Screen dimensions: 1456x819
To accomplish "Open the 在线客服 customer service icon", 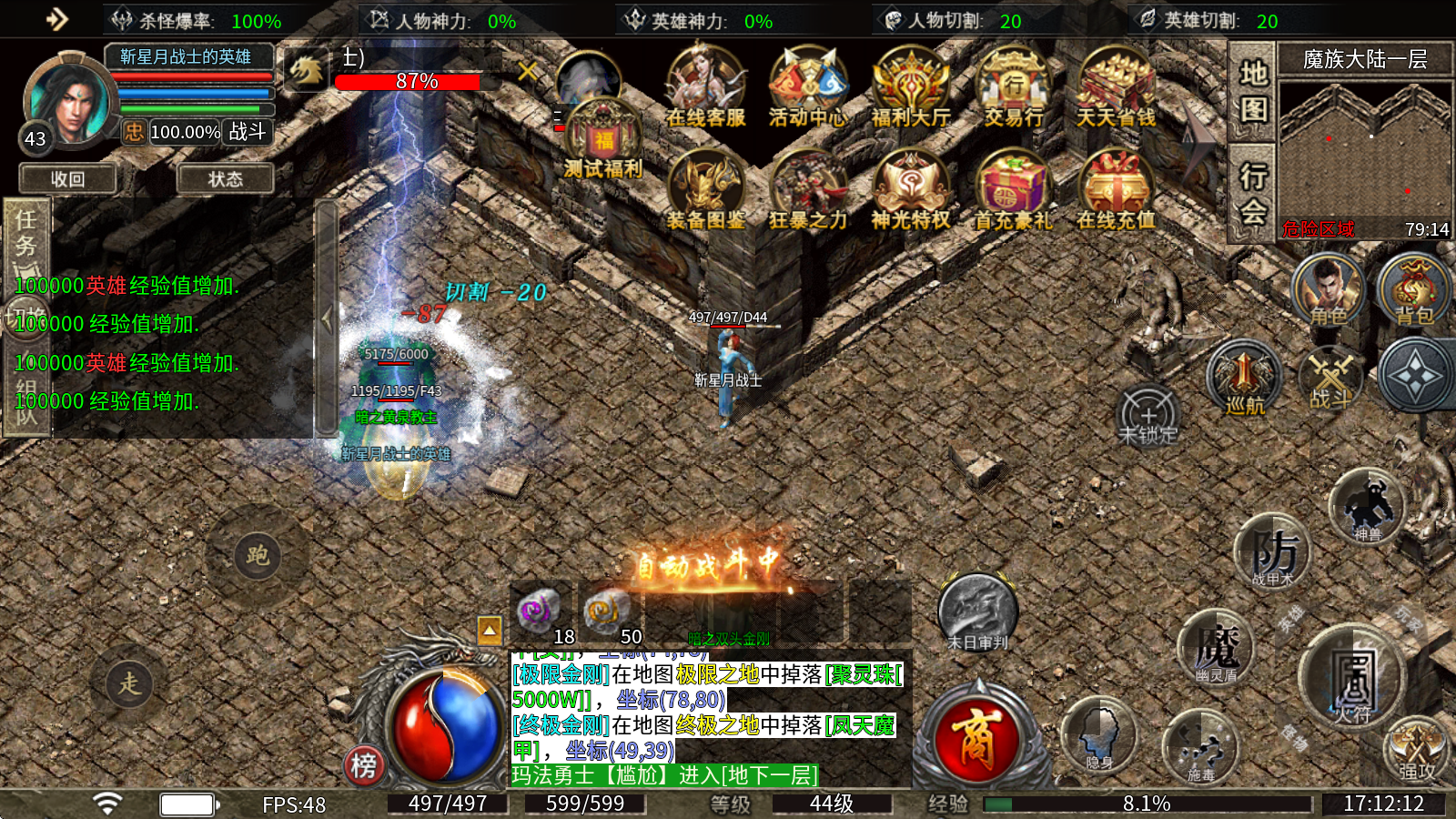I will (705, 88).
